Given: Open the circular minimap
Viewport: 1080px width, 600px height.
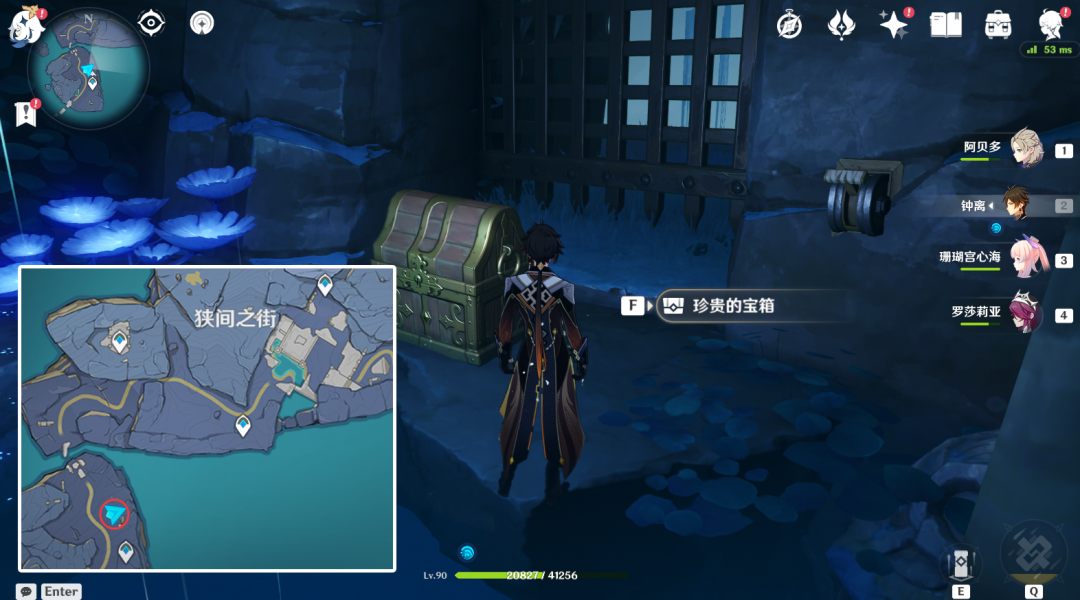Looking at the screenshot, I should [88, 68].
